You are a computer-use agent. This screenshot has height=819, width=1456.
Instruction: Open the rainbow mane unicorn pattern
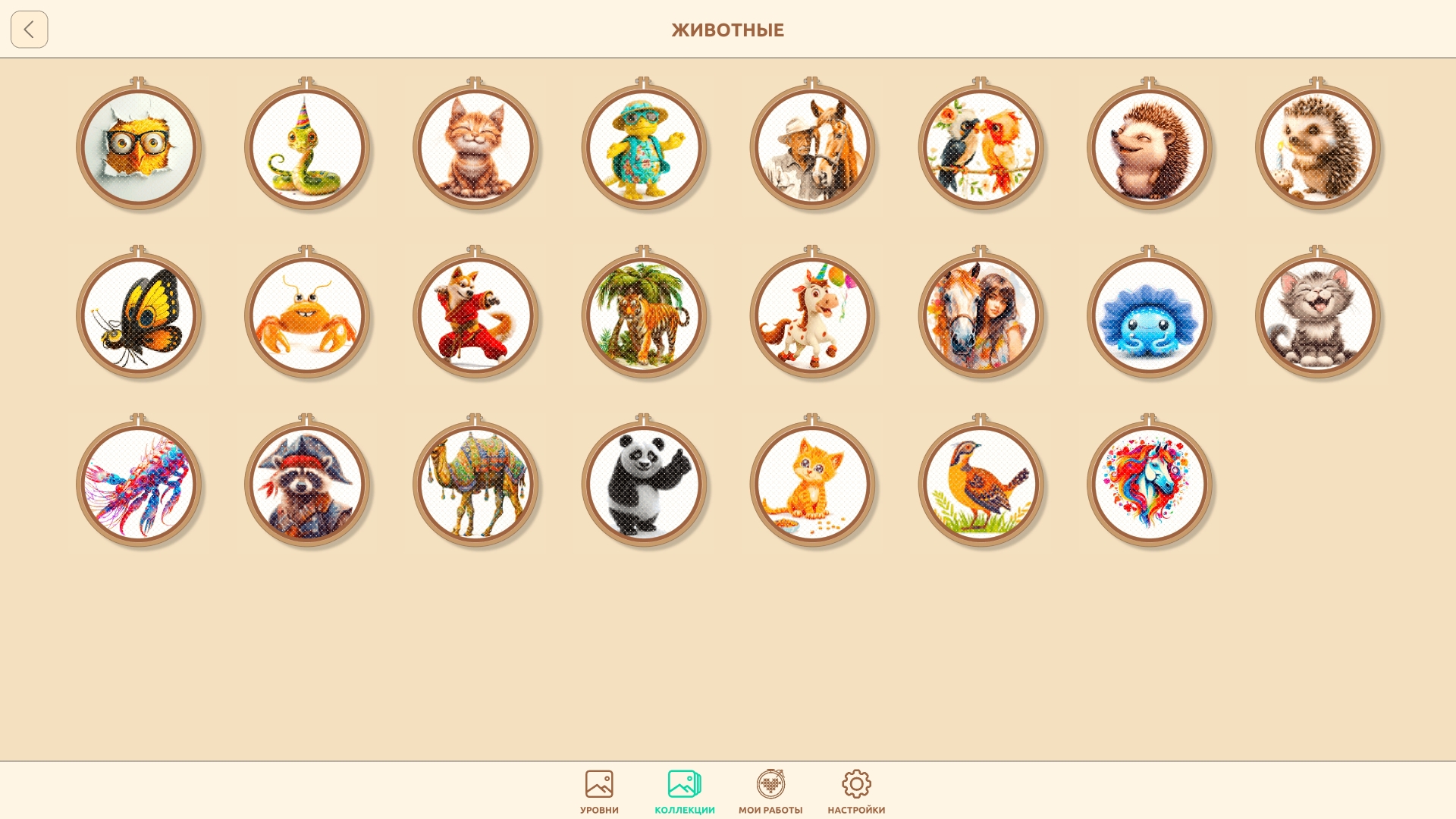point(1150,485)
